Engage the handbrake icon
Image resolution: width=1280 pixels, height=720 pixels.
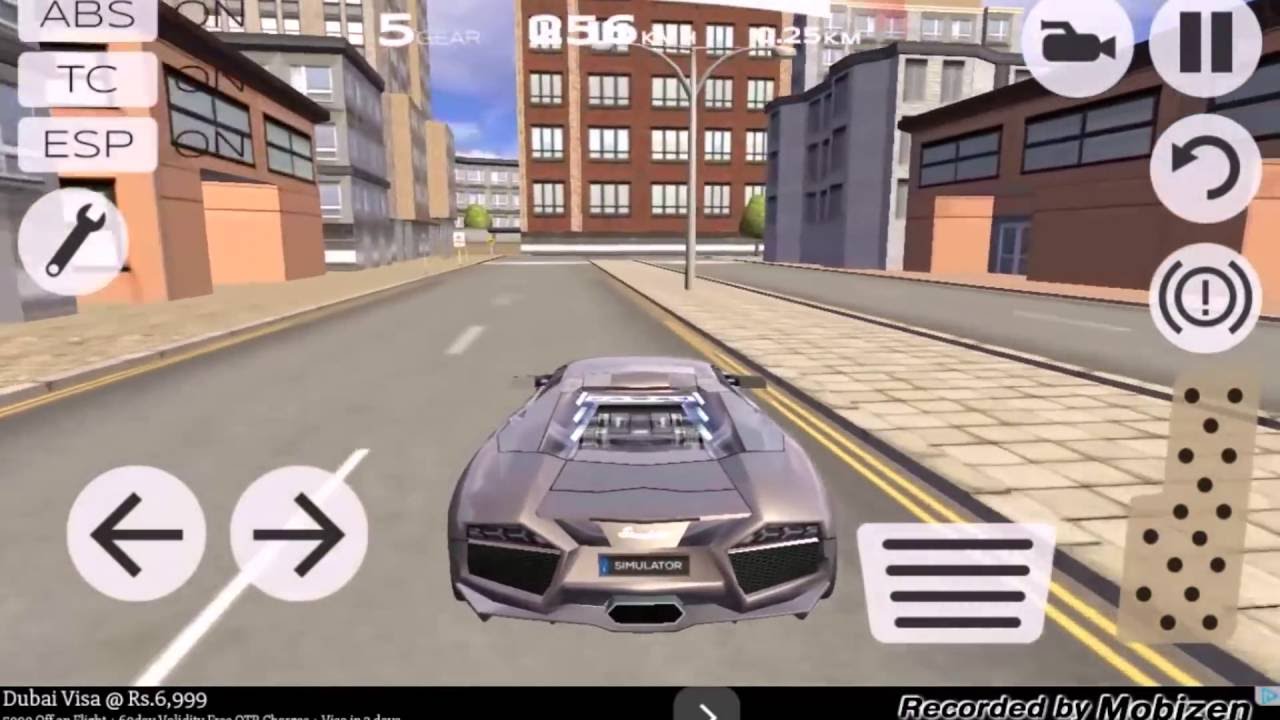point(1203,294)
